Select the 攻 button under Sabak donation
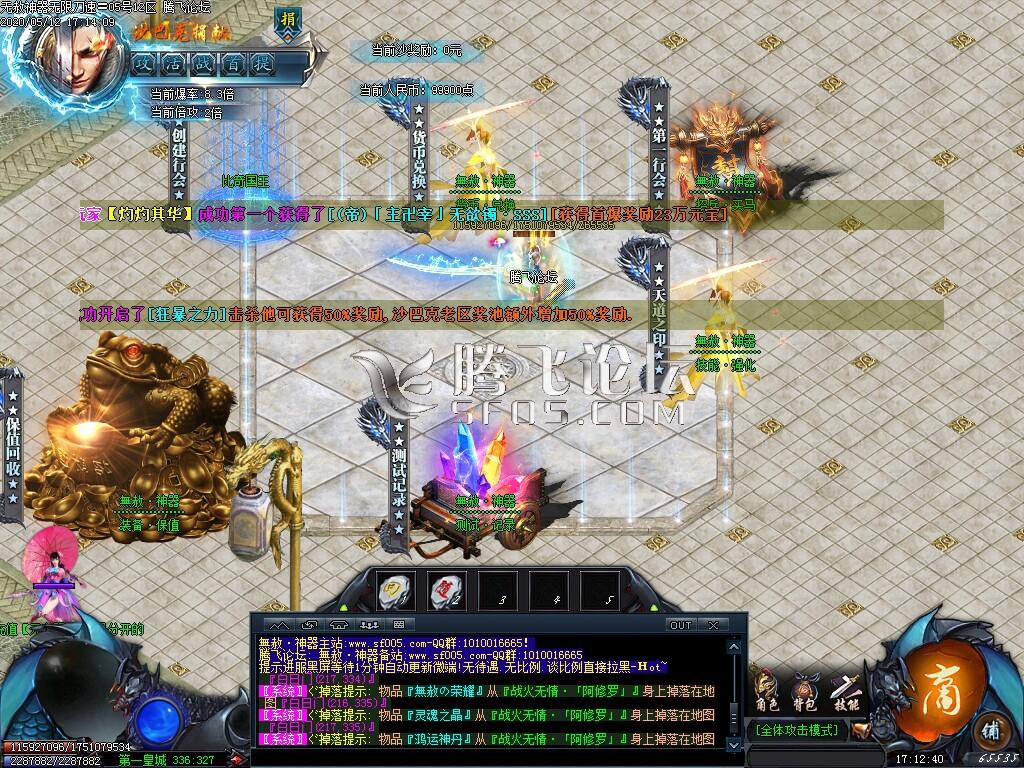1024x768 pixels. click(x=146, y=63)
